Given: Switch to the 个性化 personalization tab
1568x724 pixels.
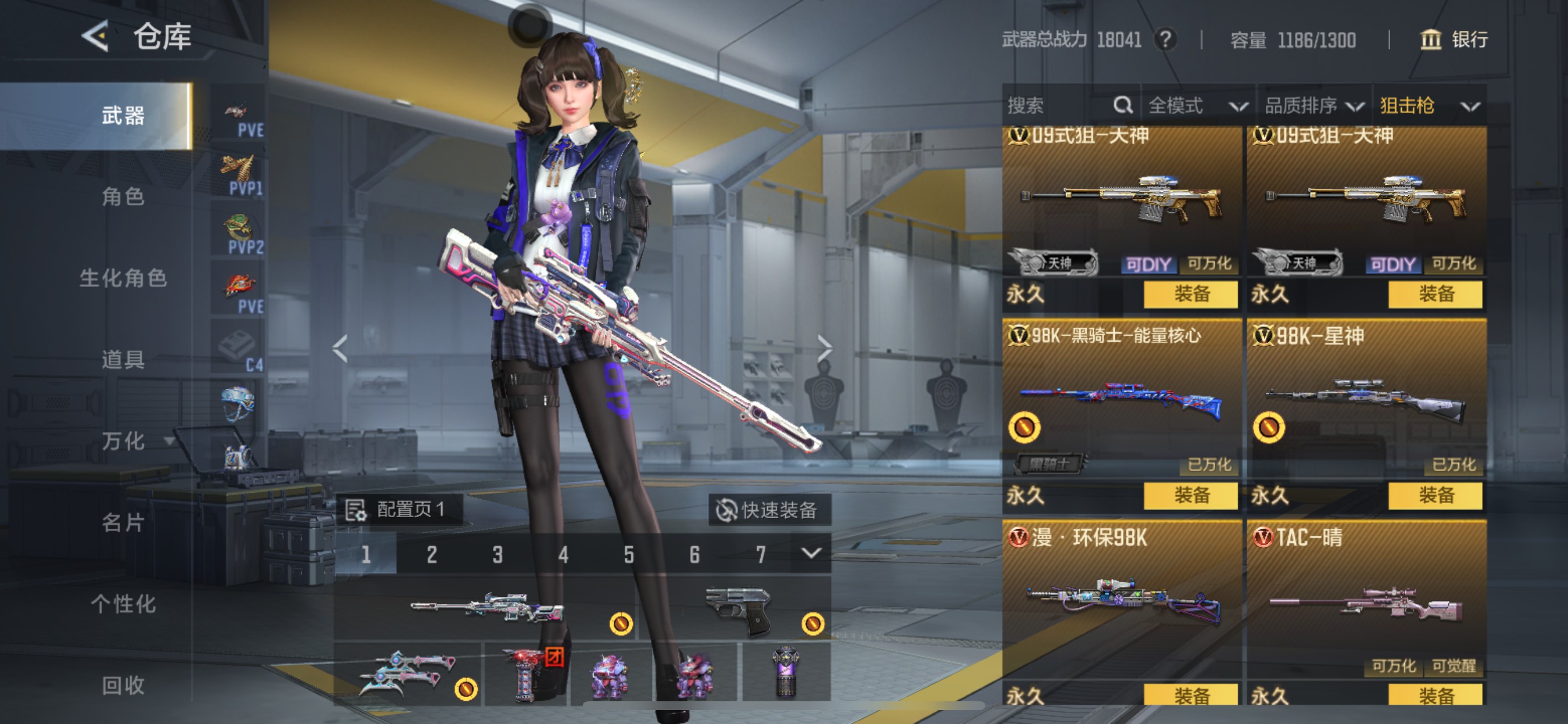Looking at the screenshot, I should coord(123,604).
